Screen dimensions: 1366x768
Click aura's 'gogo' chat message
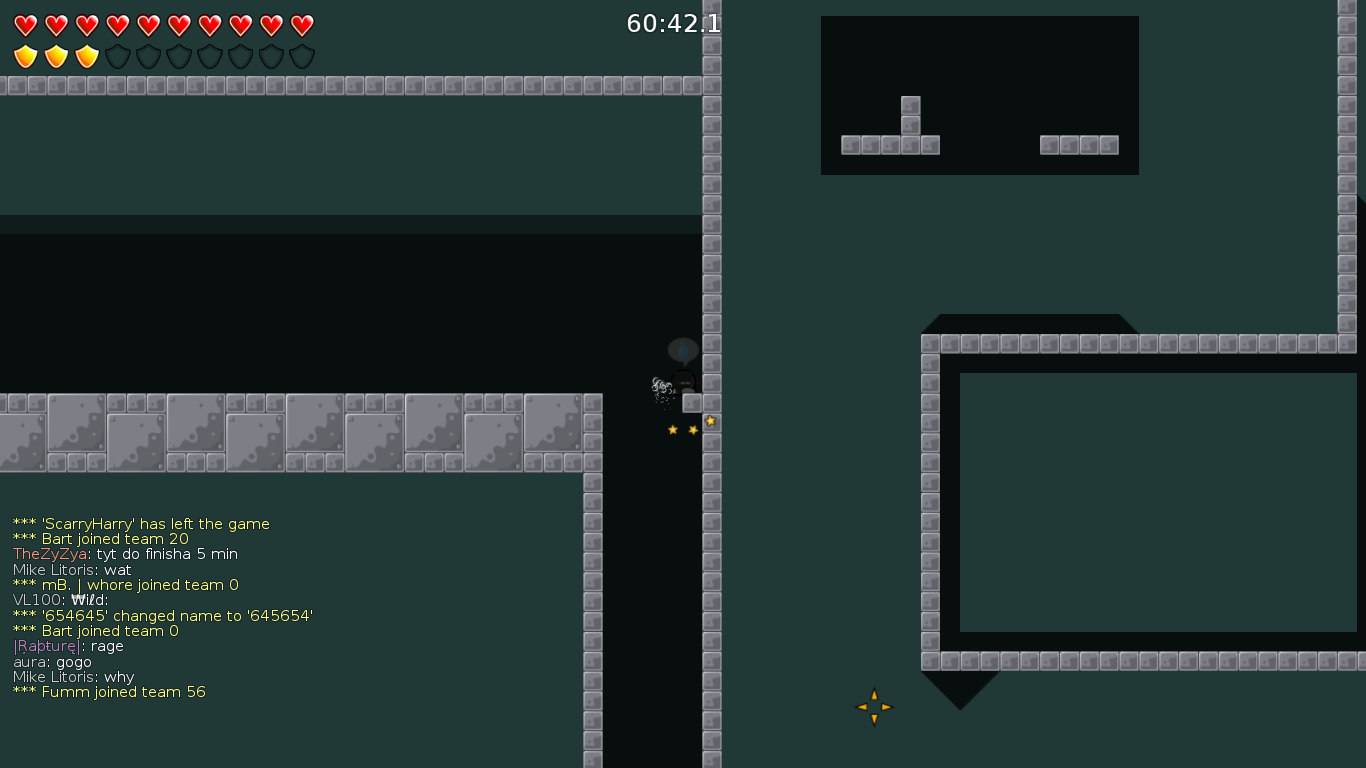coord(50,661)
